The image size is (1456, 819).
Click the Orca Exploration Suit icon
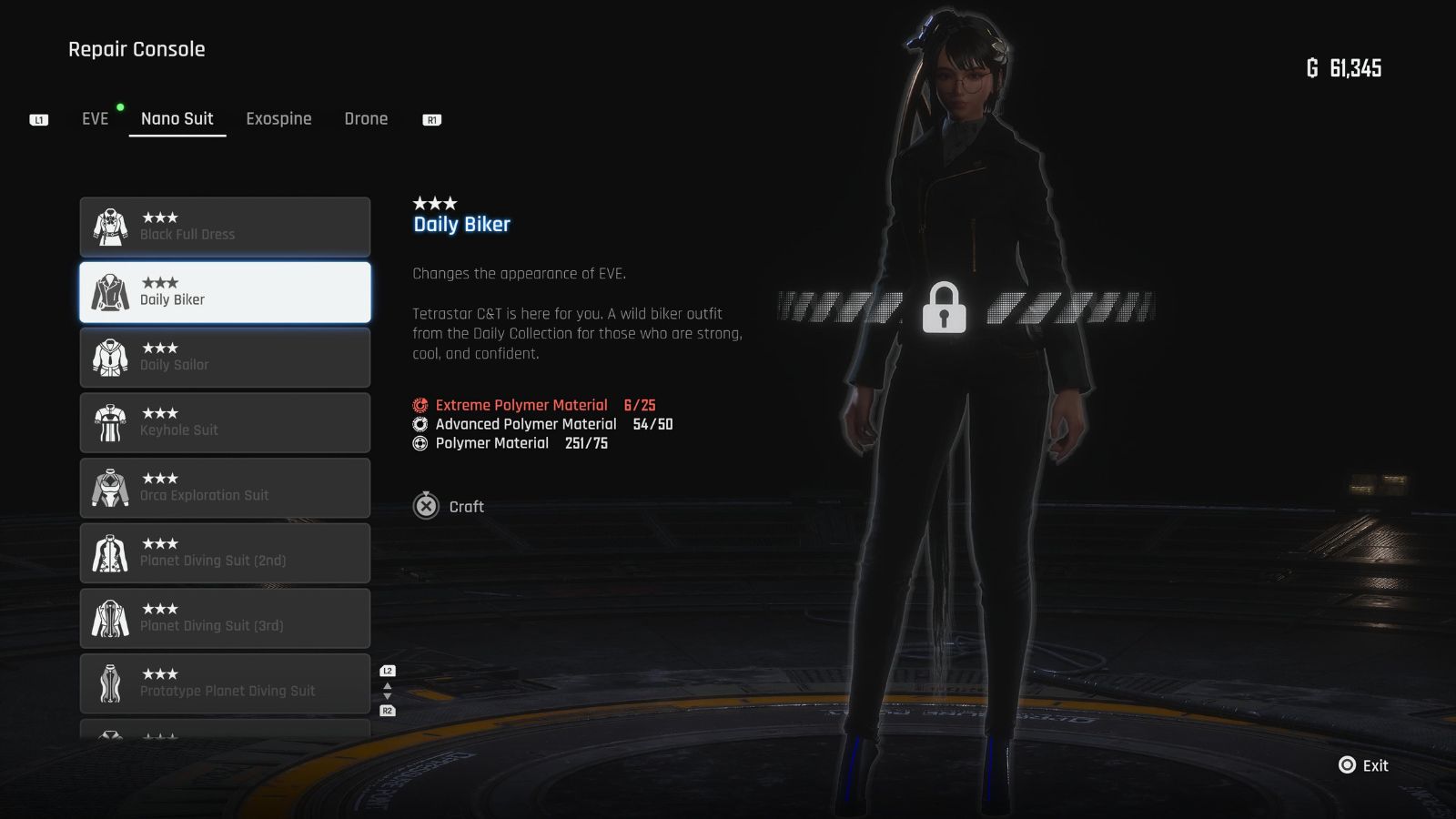tap(110, 489)
